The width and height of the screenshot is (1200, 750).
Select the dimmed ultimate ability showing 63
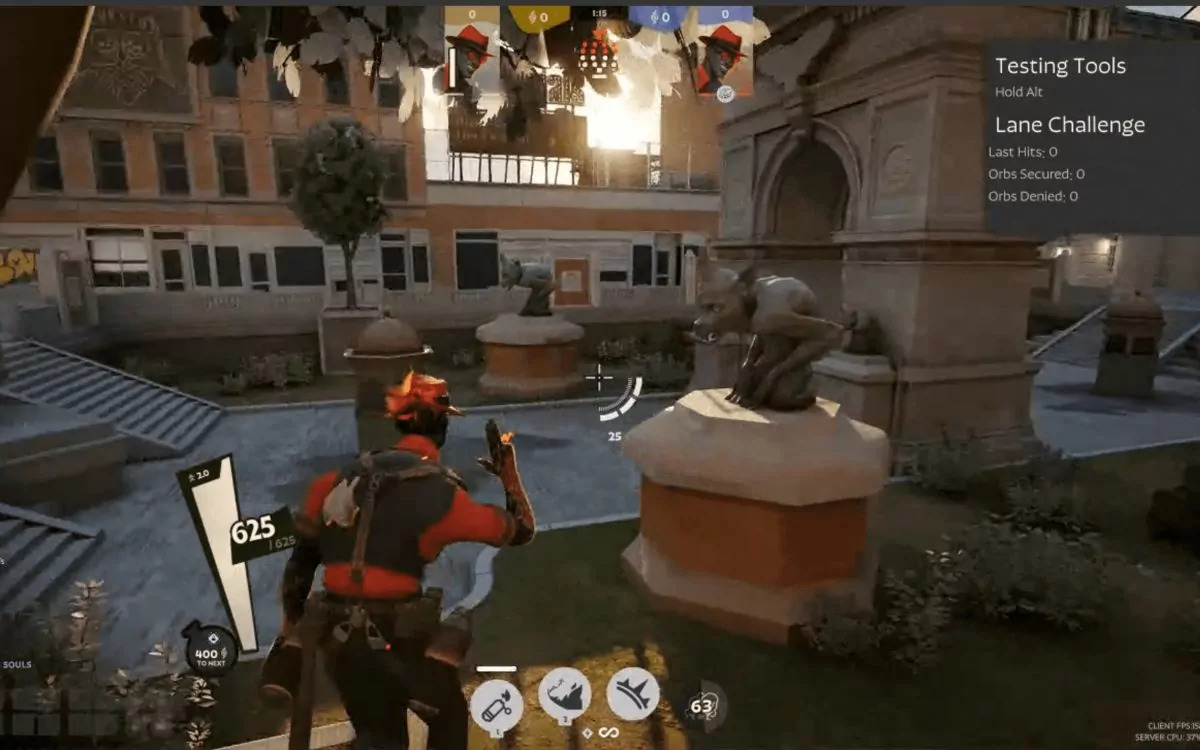pyautogui.click(x=704, y=707)
